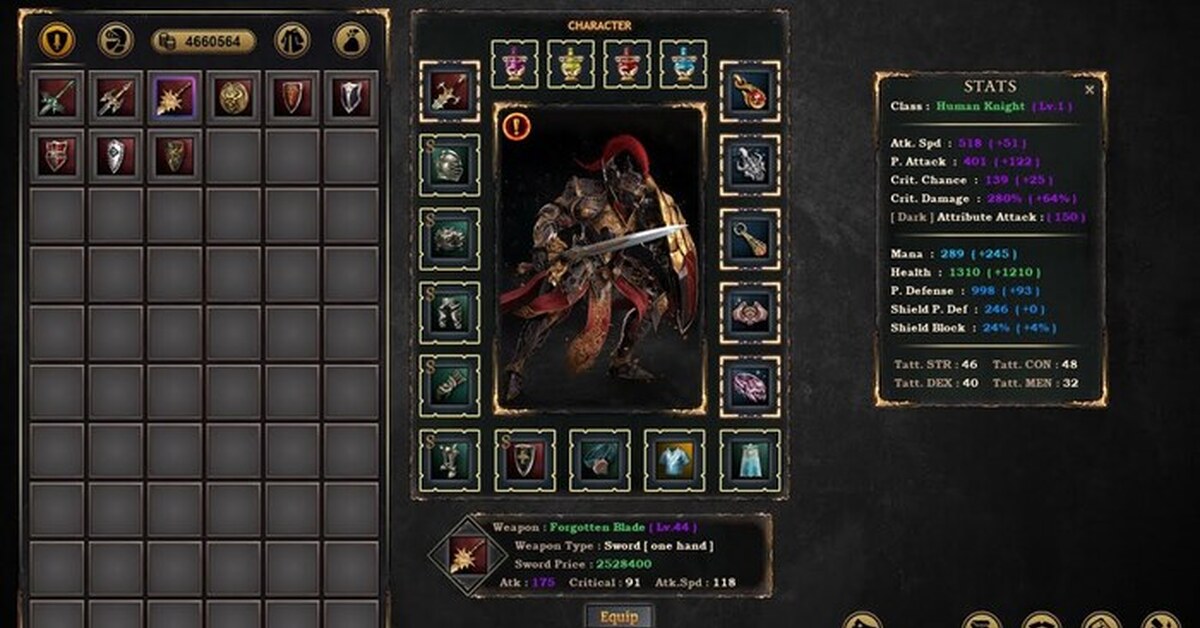Select the red and white crest shield
The height and width of the screenshot is (628, 1200).
[x=57, y=156]
